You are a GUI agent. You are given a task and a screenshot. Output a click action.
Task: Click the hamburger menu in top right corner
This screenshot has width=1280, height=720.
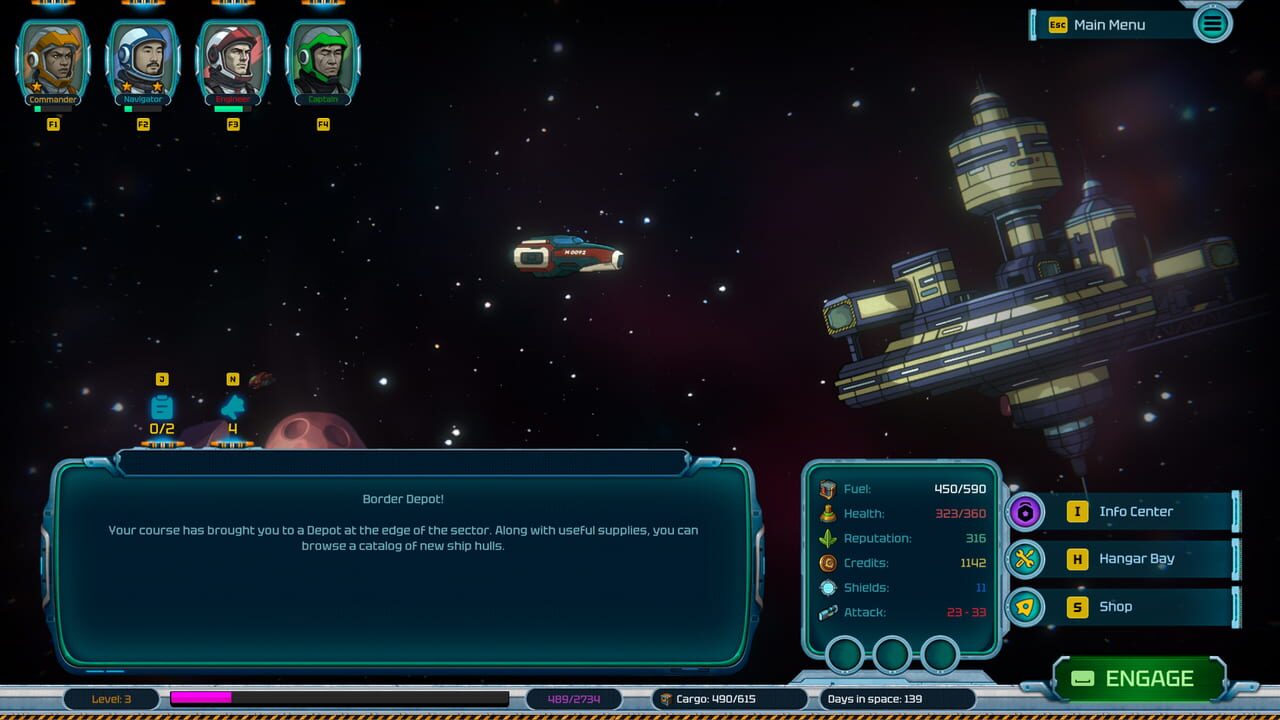[x=1211, y=23]
